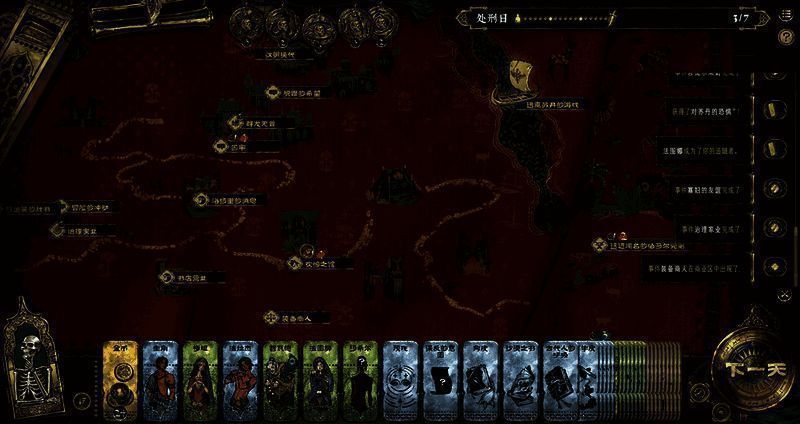The image size is (800, 424).
Task: Open the list menu icon at top right
Action: pyautogui.click(x=786, y=17)
